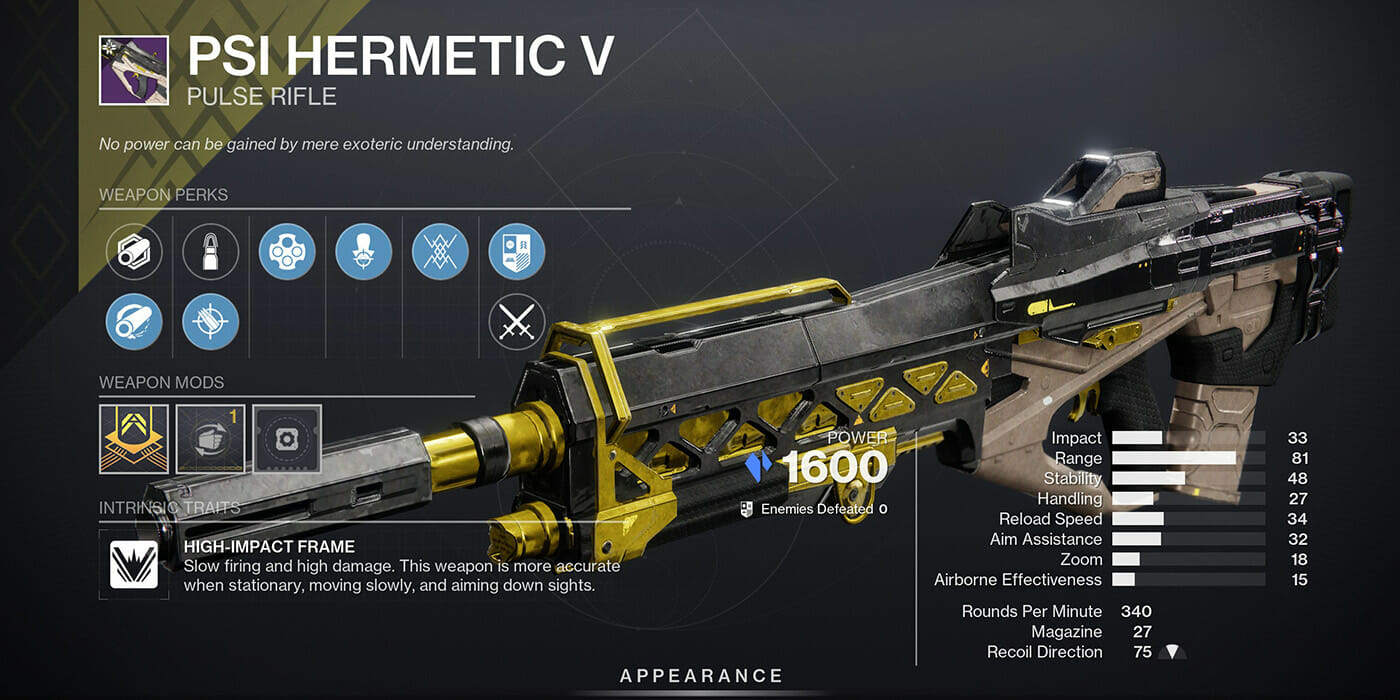The image size is (1400, 700).
Task: Choose the crosshair-with-rounds magazine perk
Action: pyautogui.click(x=211, y=322)
